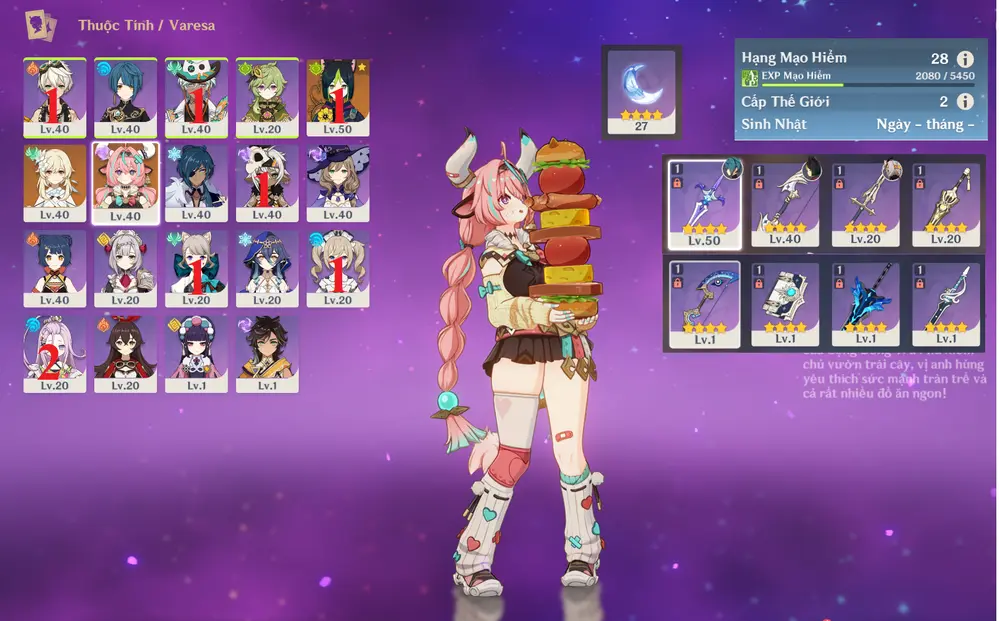Pick the Xingqiu character tile
Viewport: 999px width, 621px height.
coord(126,96)
